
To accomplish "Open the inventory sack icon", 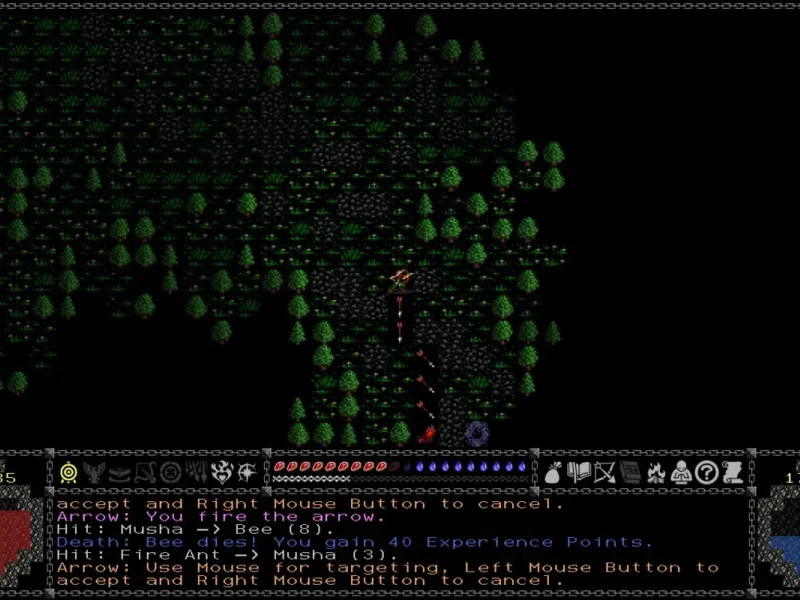I will point(553,473).
